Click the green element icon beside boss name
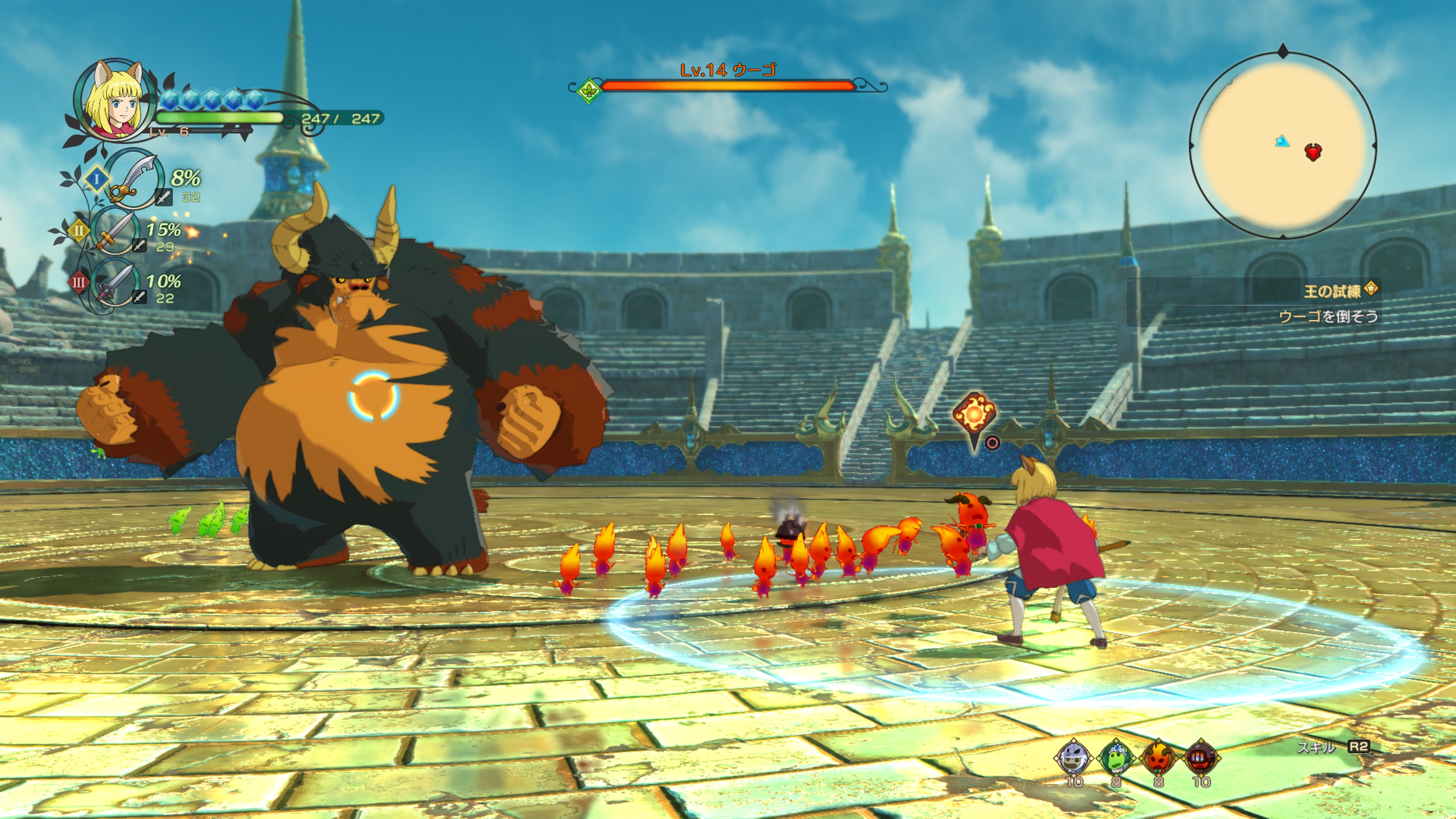The width and height of the screenshot is (1456, 819). pyautogui.click(x=588, y=90)
